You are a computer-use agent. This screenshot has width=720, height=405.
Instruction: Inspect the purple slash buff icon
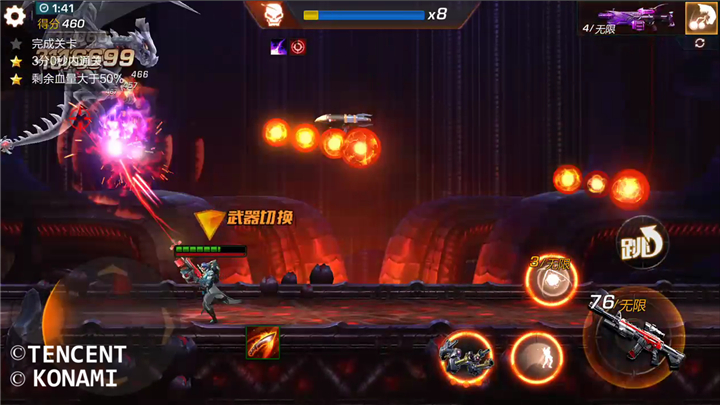(278, 46)
